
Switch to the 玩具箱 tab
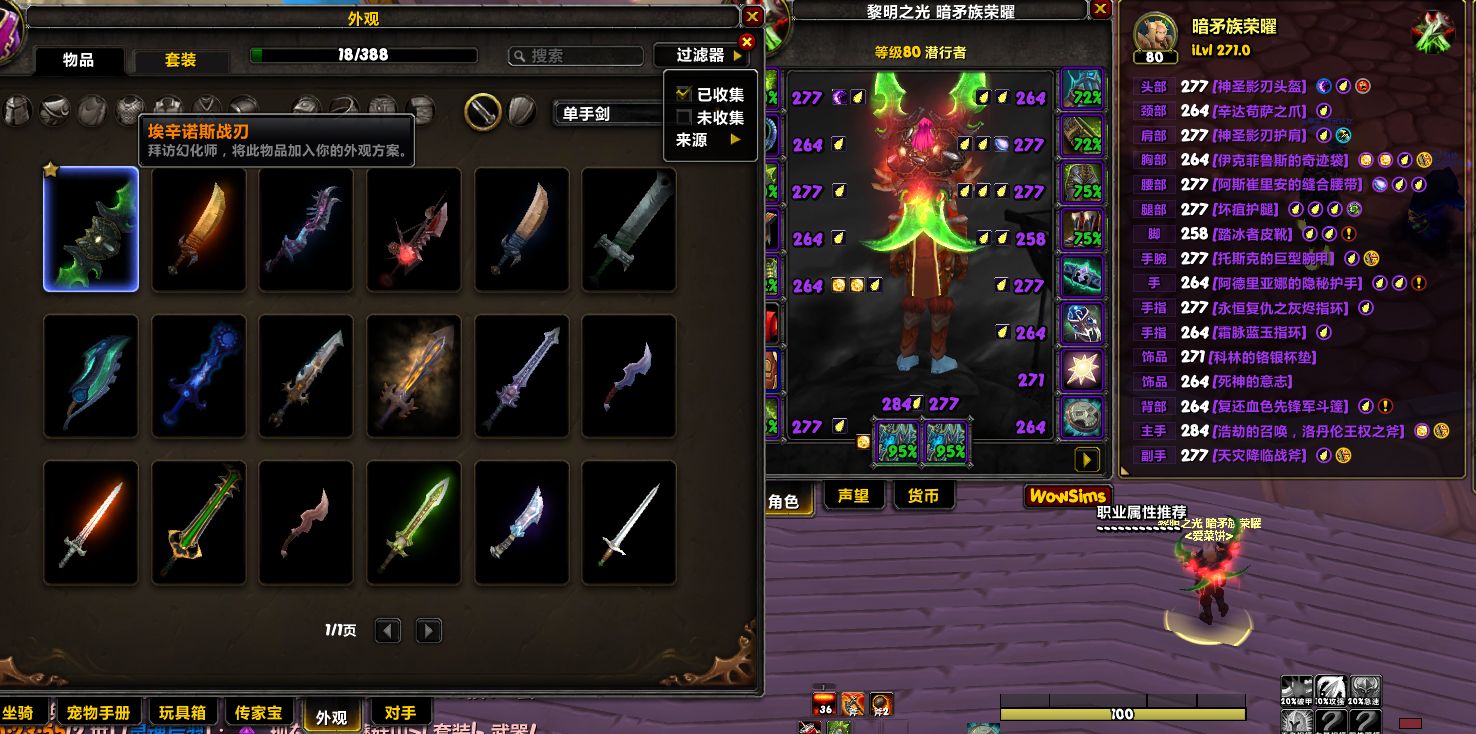(182, 713)
